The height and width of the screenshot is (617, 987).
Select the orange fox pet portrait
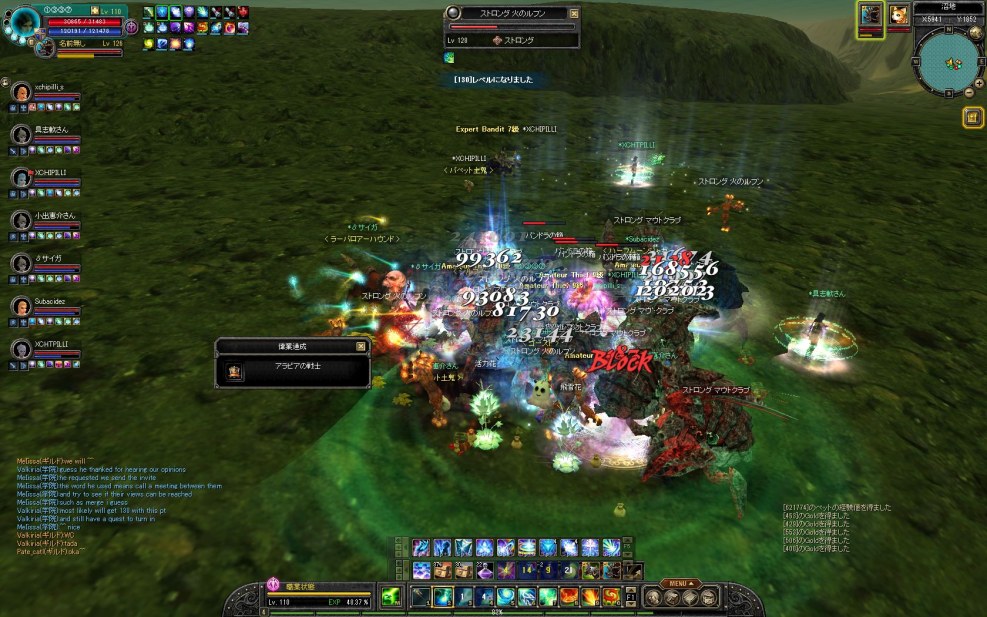[896, 14]
